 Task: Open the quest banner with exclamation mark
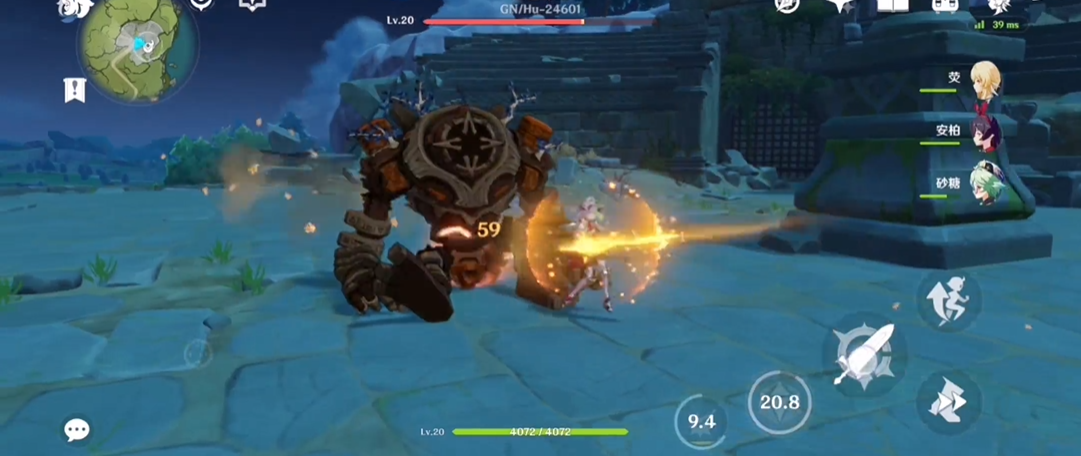(x=75, y=90)
